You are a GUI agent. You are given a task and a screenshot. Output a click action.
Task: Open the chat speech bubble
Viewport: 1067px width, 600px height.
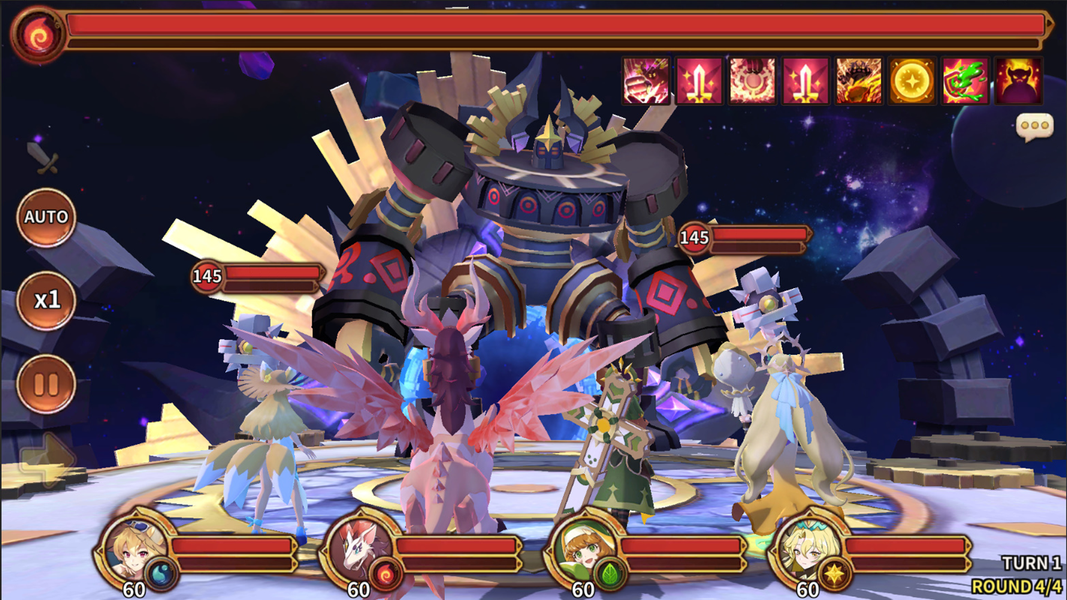(1034, 127)
